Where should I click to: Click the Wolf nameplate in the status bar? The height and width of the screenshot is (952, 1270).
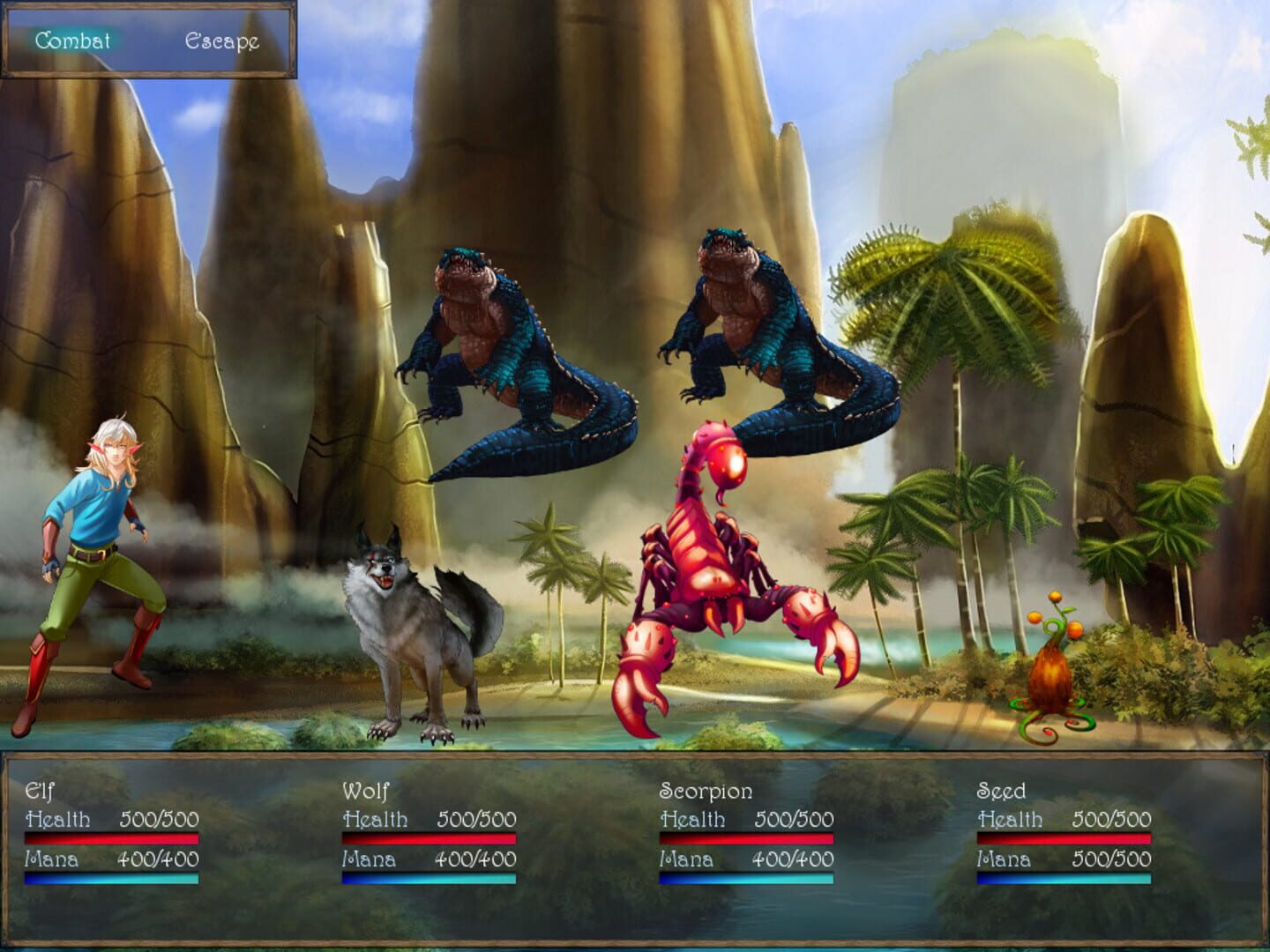click(366, 792)
